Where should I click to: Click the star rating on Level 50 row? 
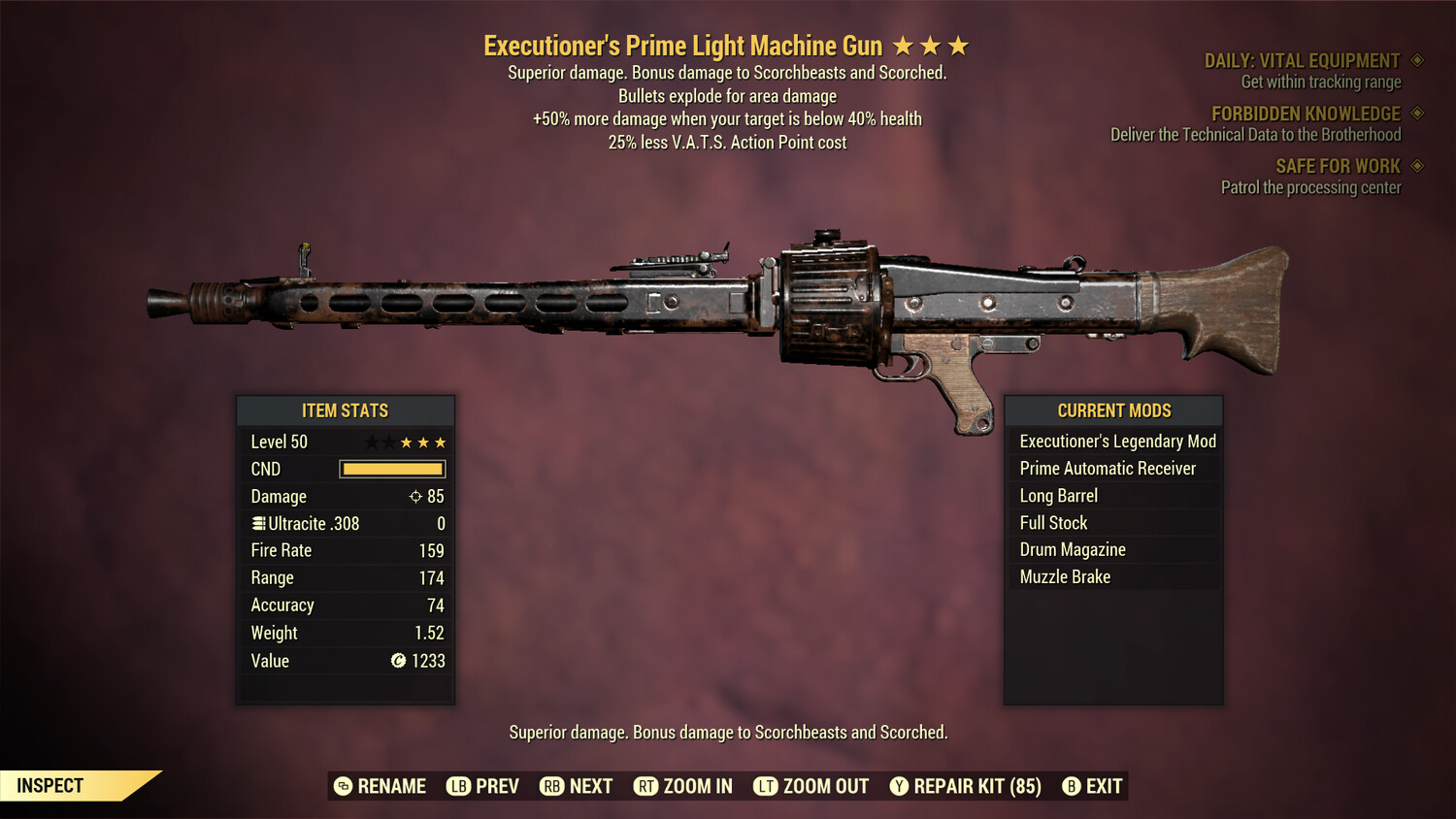point(405,442)
